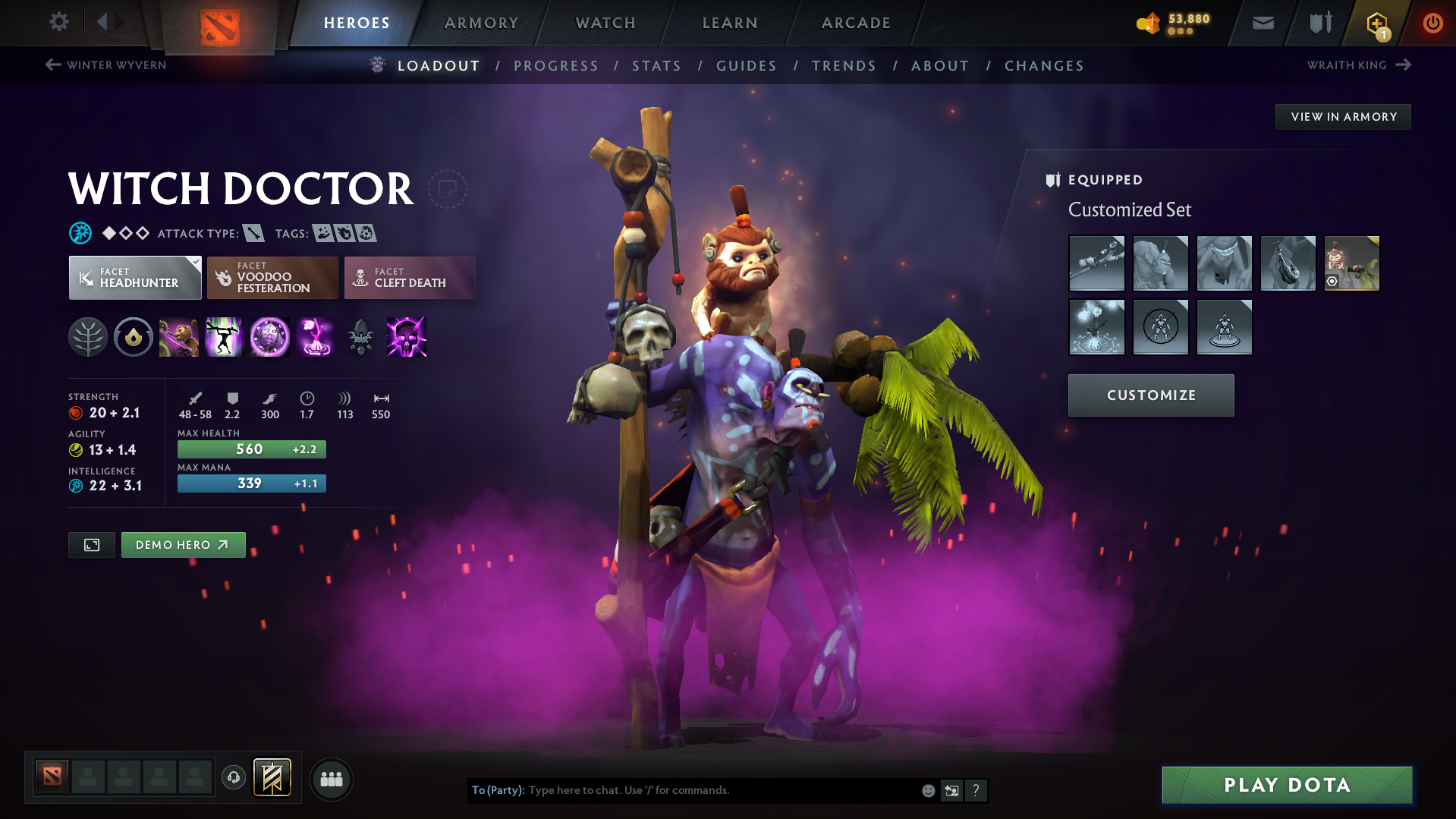
Task: Click the Maledict ability icon
Action: (270, 338)
